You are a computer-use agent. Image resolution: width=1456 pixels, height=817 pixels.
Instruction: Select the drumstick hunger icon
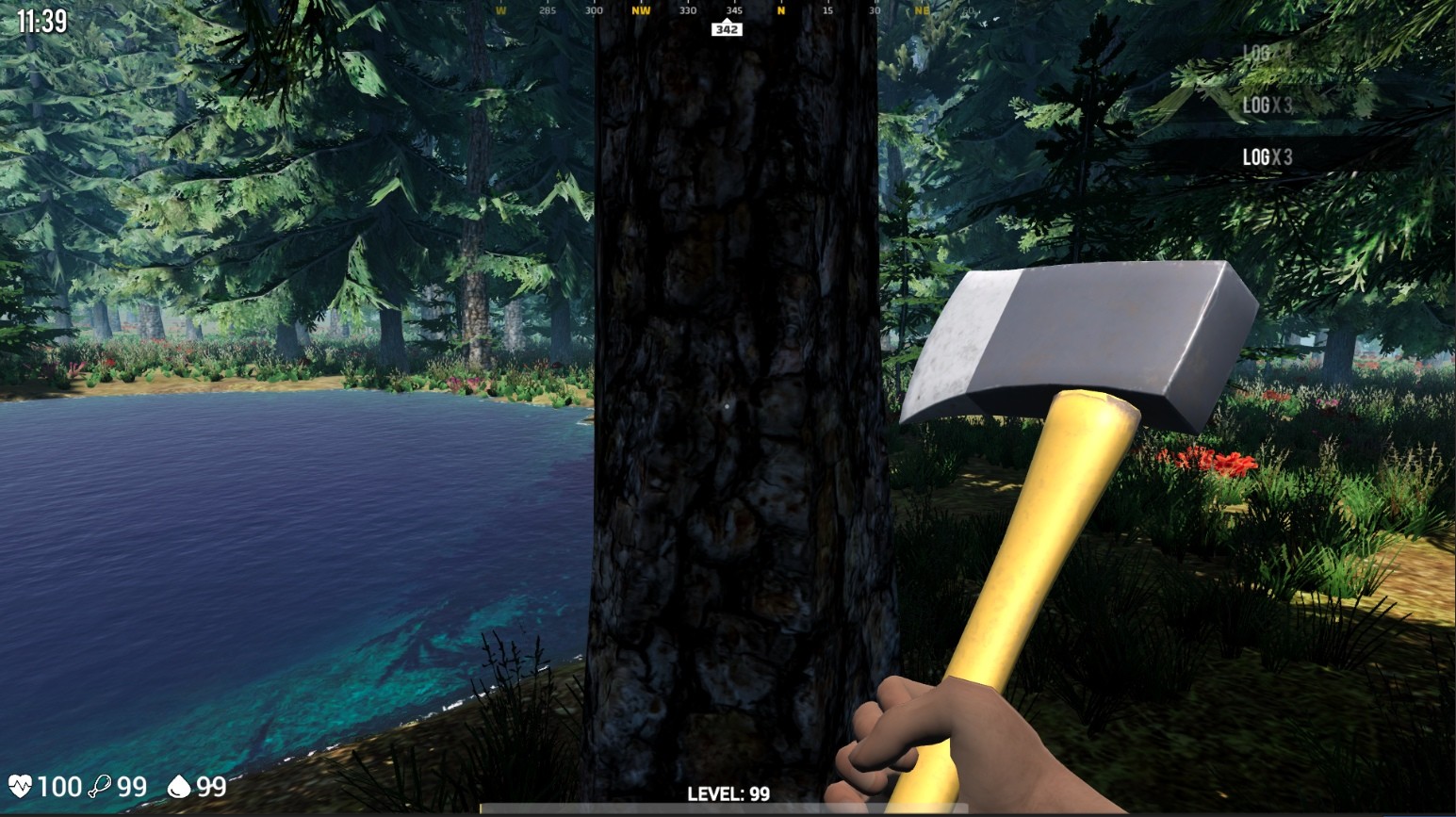100,785
